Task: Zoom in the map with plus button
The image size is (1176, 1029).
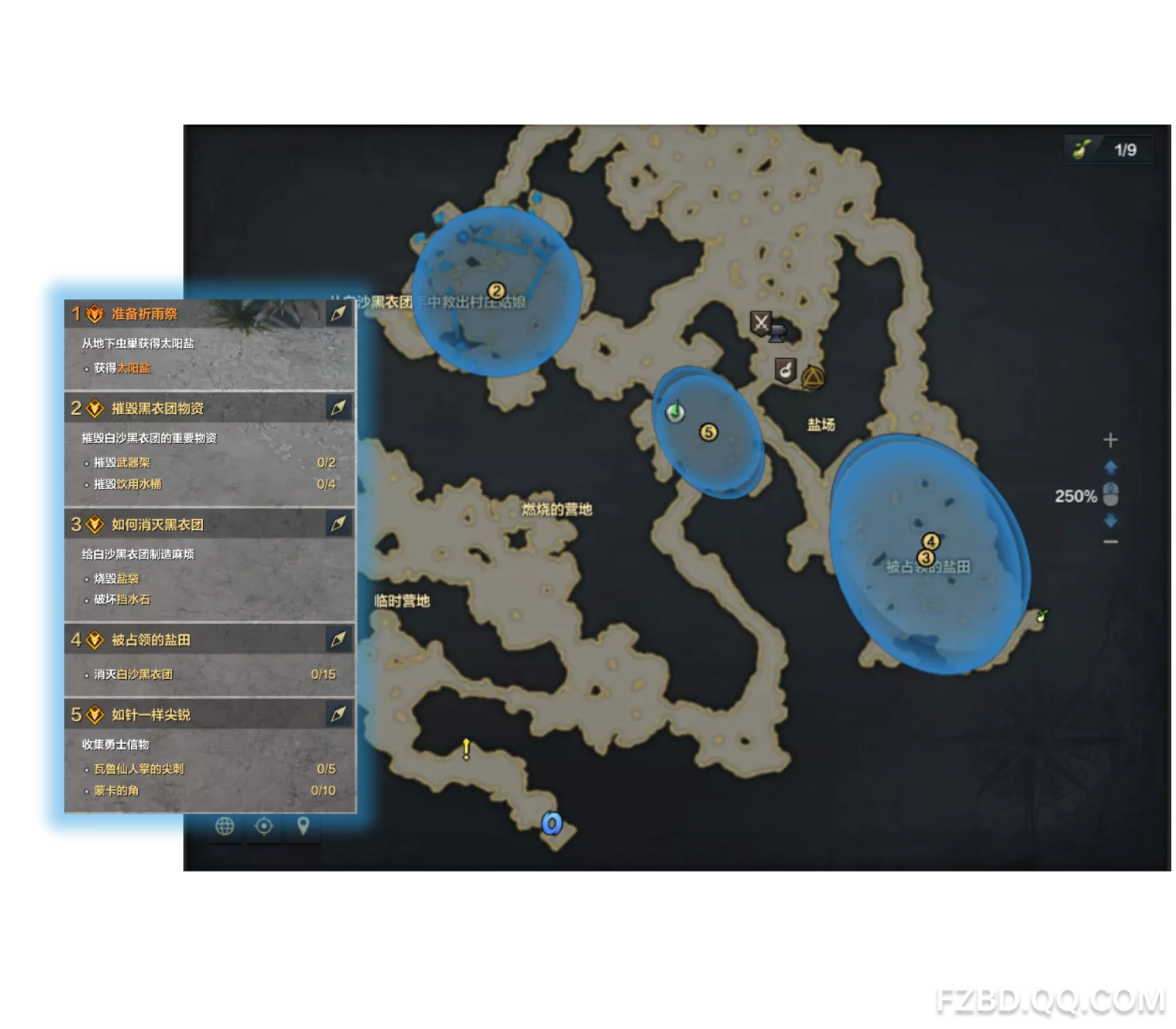Action: 1111,440
